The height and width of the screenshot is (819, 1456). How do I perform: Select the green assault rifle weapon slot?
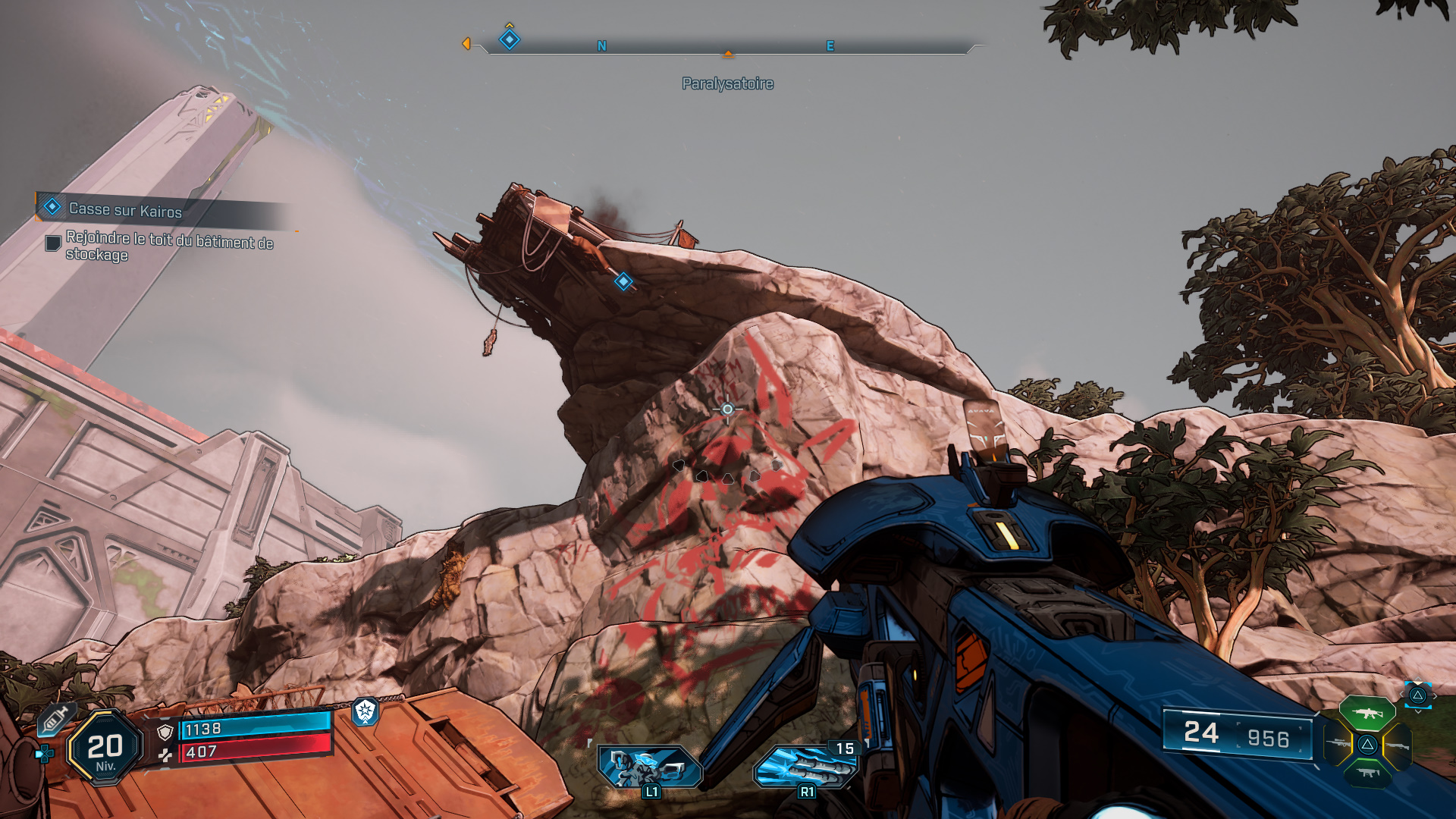point(1367,714)
